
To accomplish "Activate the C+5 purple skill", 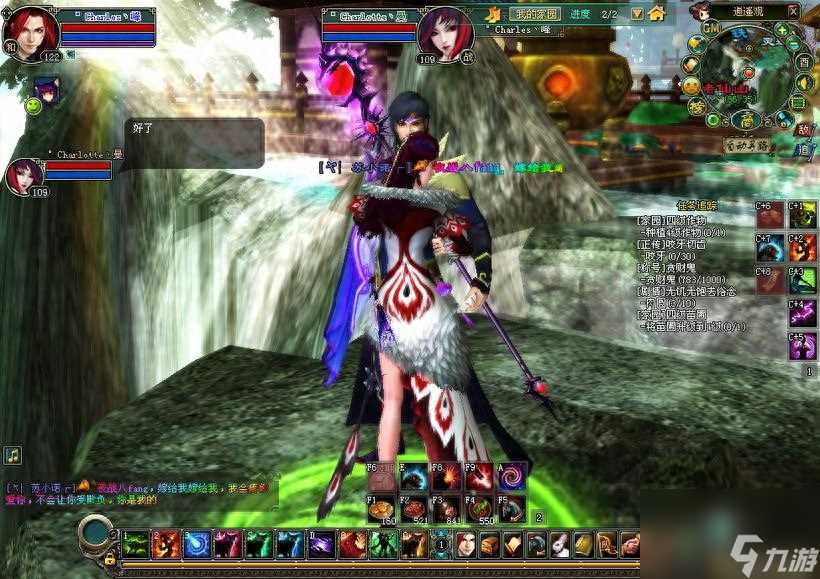I will 802,346.
